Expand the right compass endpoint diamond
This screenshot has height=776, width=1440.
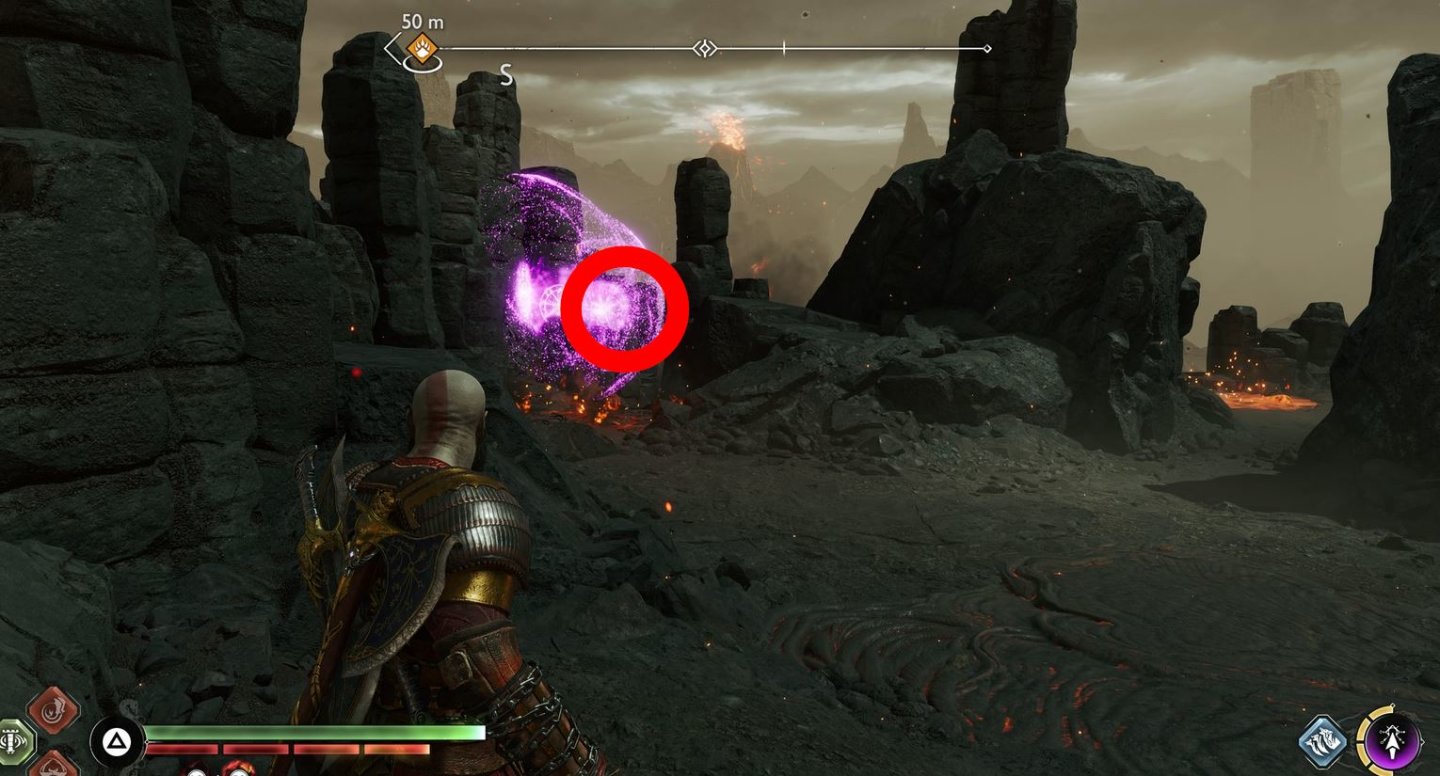point(988,46)
